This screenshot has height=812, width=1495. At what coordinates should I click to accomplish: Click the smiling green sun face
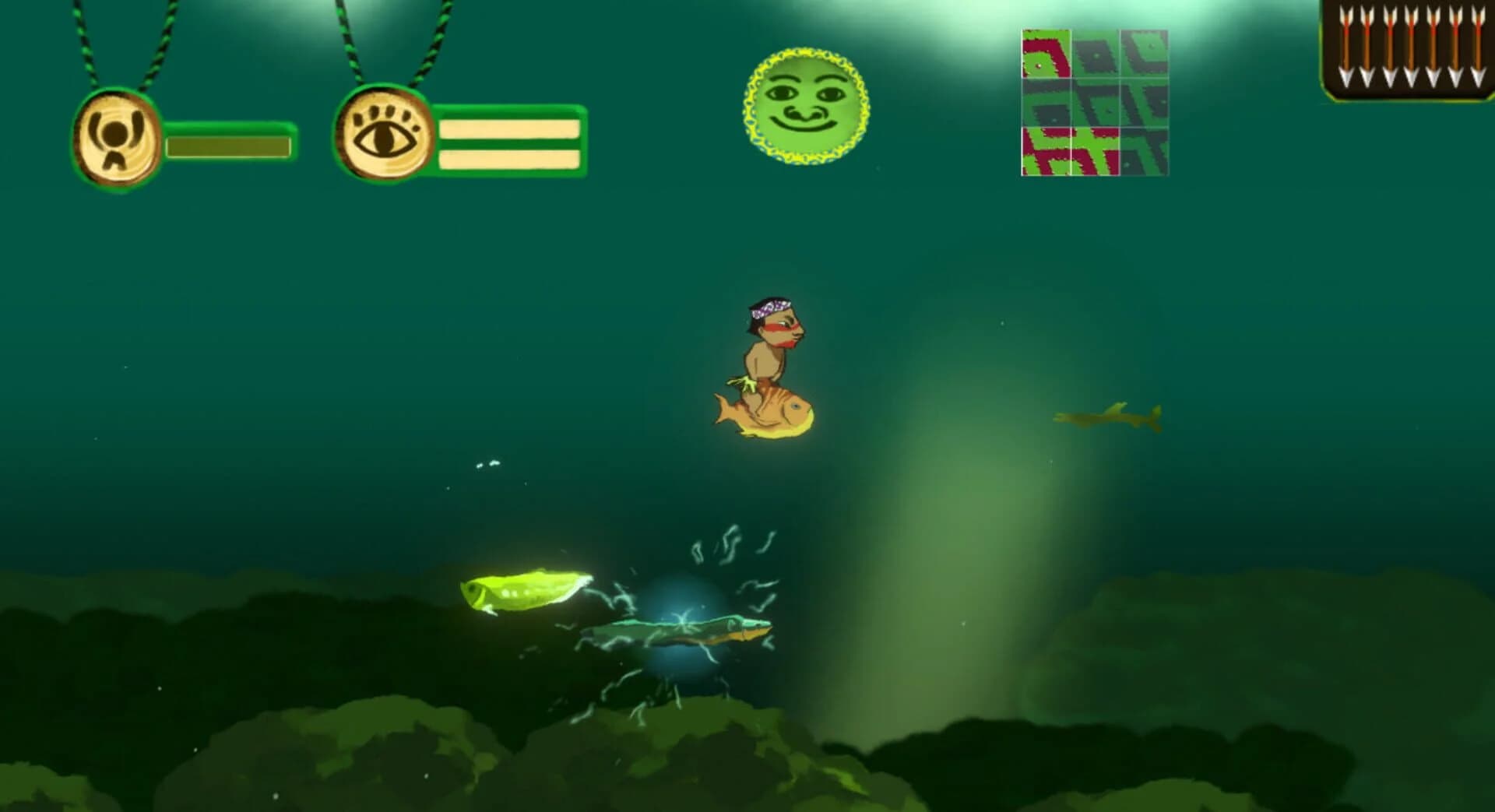806,106
